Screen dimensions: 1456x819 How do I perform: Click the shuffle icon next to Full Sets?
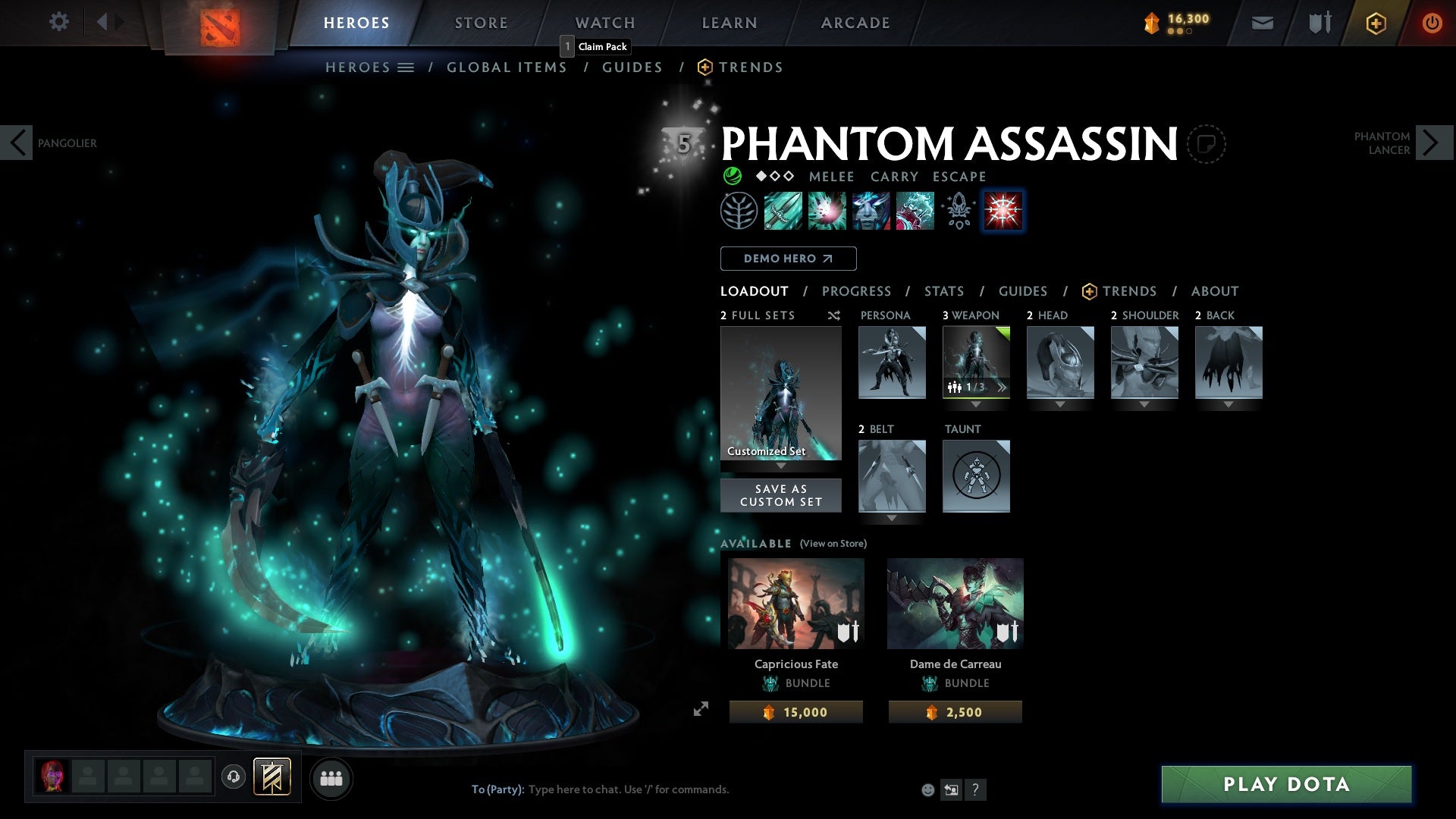pos(833,315)
